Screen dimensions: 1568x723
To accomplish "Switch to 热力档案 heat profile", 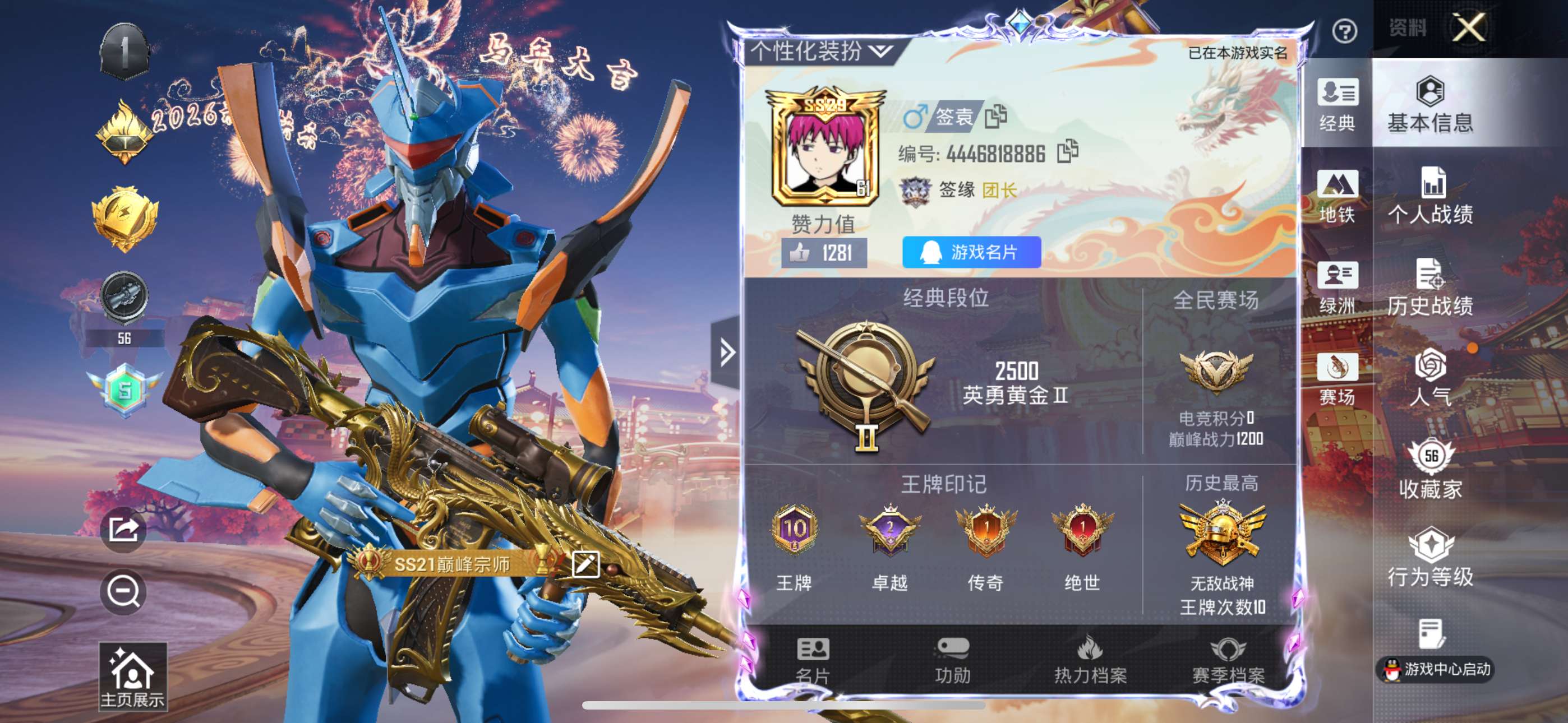I will click(x=1090, y=661).
